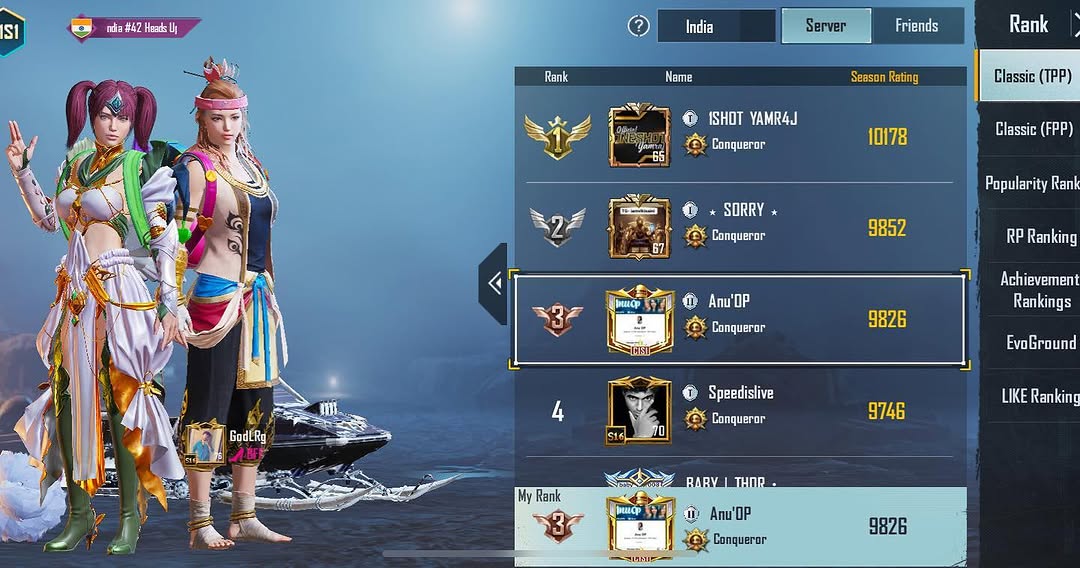This screenshot has width=1080, height=568.
Task: Open the Popularity Rank category
Action: click(x=1032, y=183)
